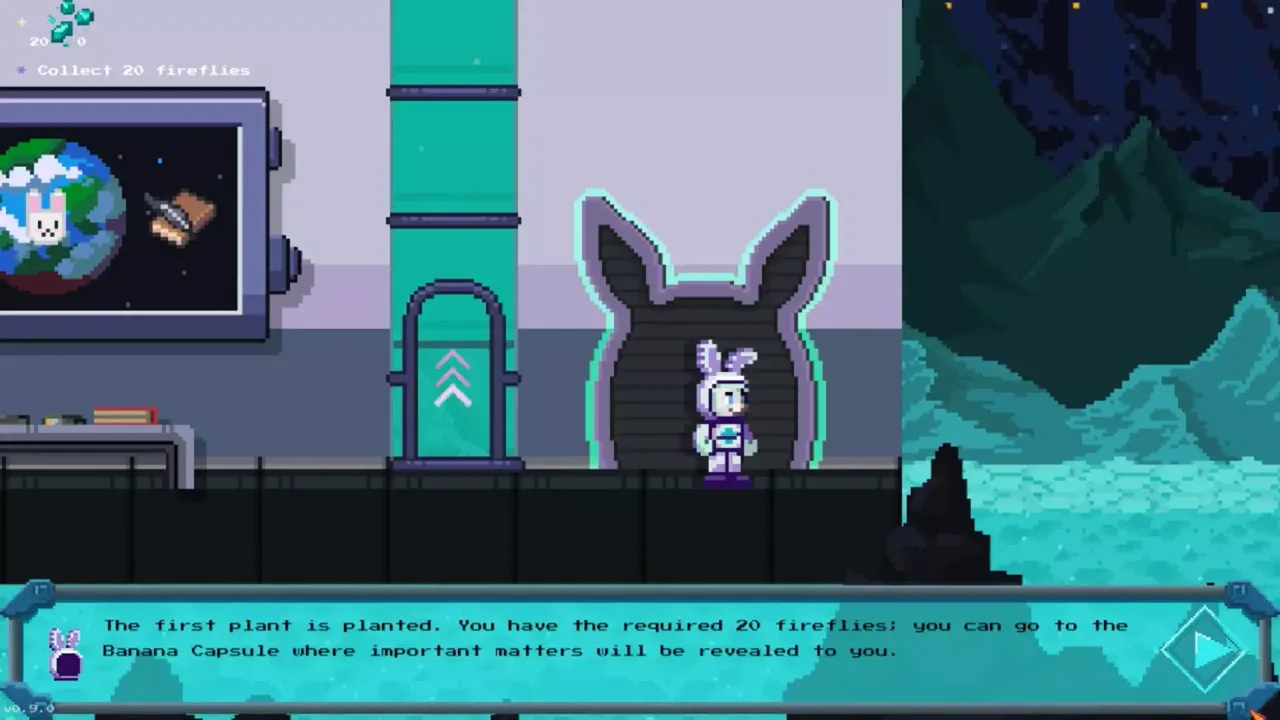Click the purple asterisk beside the quest text
This screenshot has width=1280, height=720.
[21, 70]
